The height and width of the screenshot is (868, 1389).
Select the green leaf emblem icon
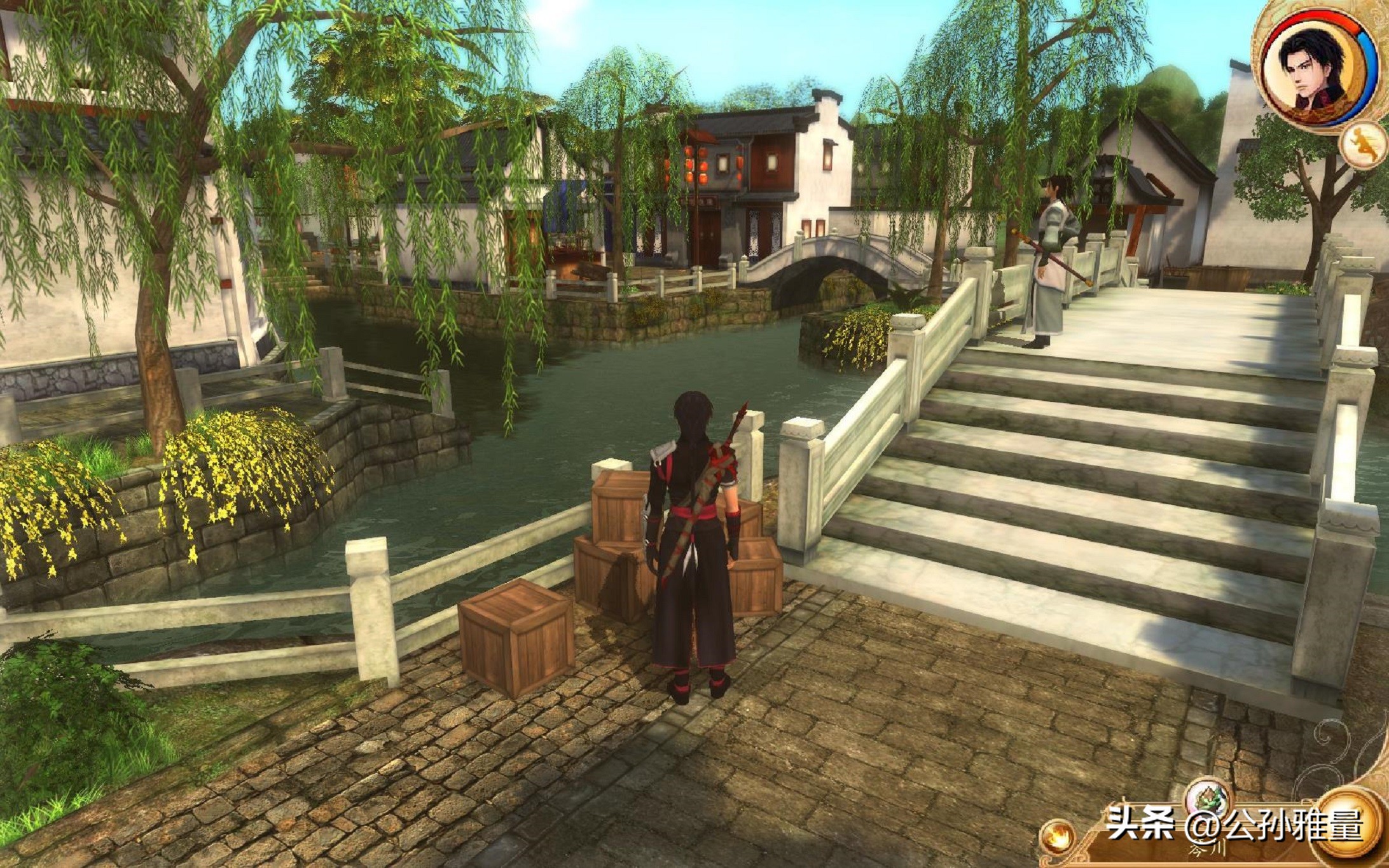coord(1207,799)
